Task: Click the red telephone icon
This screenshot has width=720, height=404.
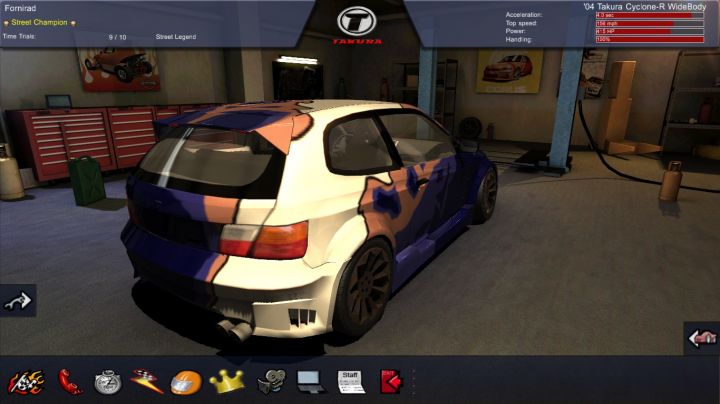Action: (70, 381)
